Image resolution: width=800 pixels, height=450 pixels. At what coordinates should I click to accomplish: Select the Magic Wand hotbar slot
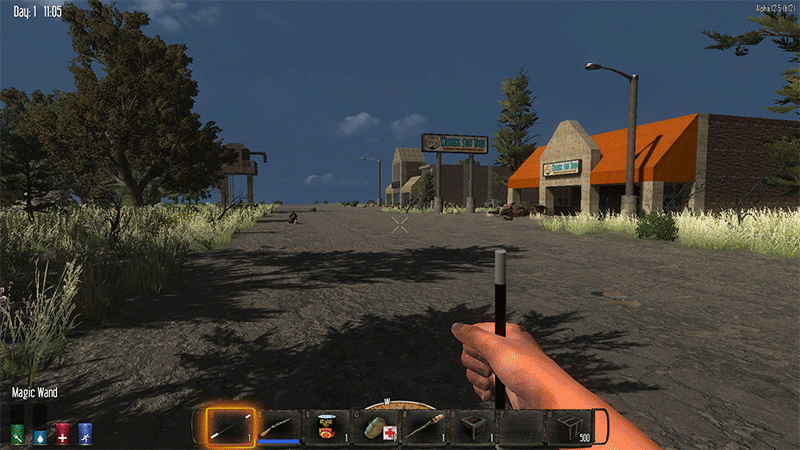pos(230,427)
